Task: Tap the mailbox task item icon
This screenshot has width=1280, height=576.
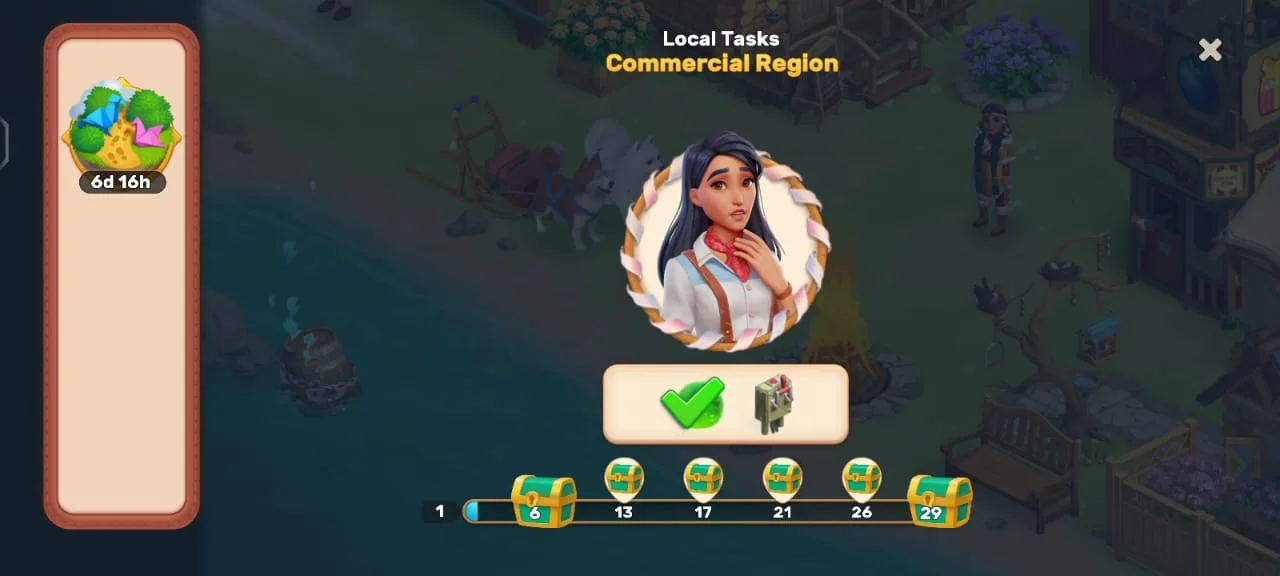Action: point(771,404)
